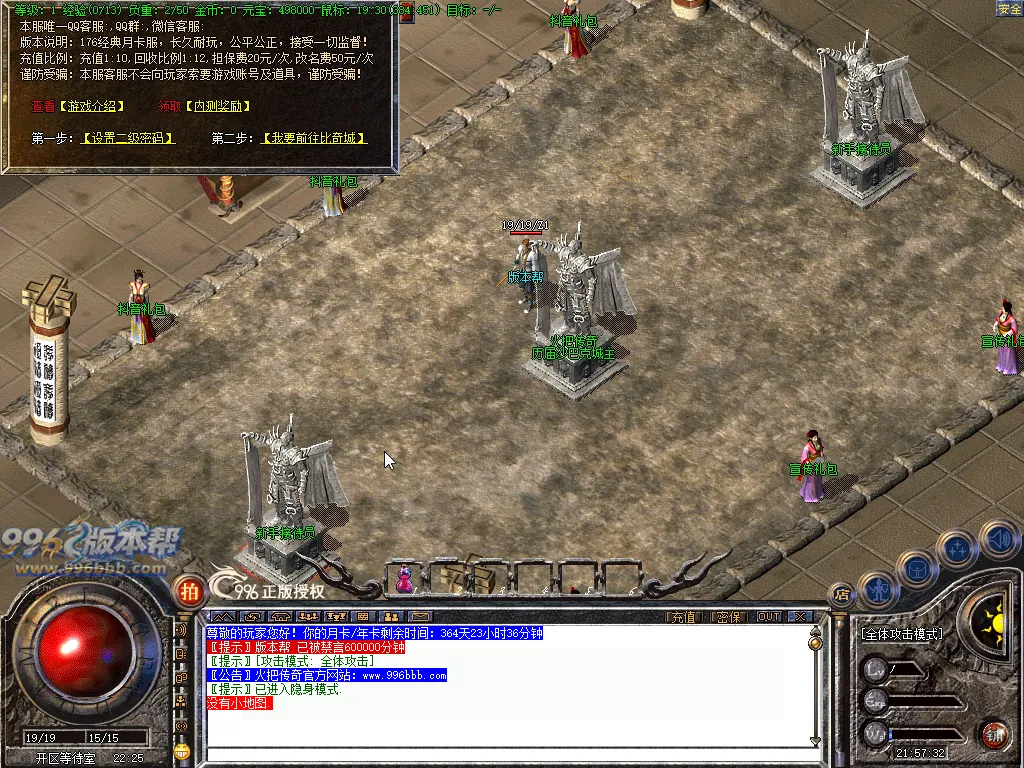Select 设置二级密码 to set a secondary password

tap(128, 138)
